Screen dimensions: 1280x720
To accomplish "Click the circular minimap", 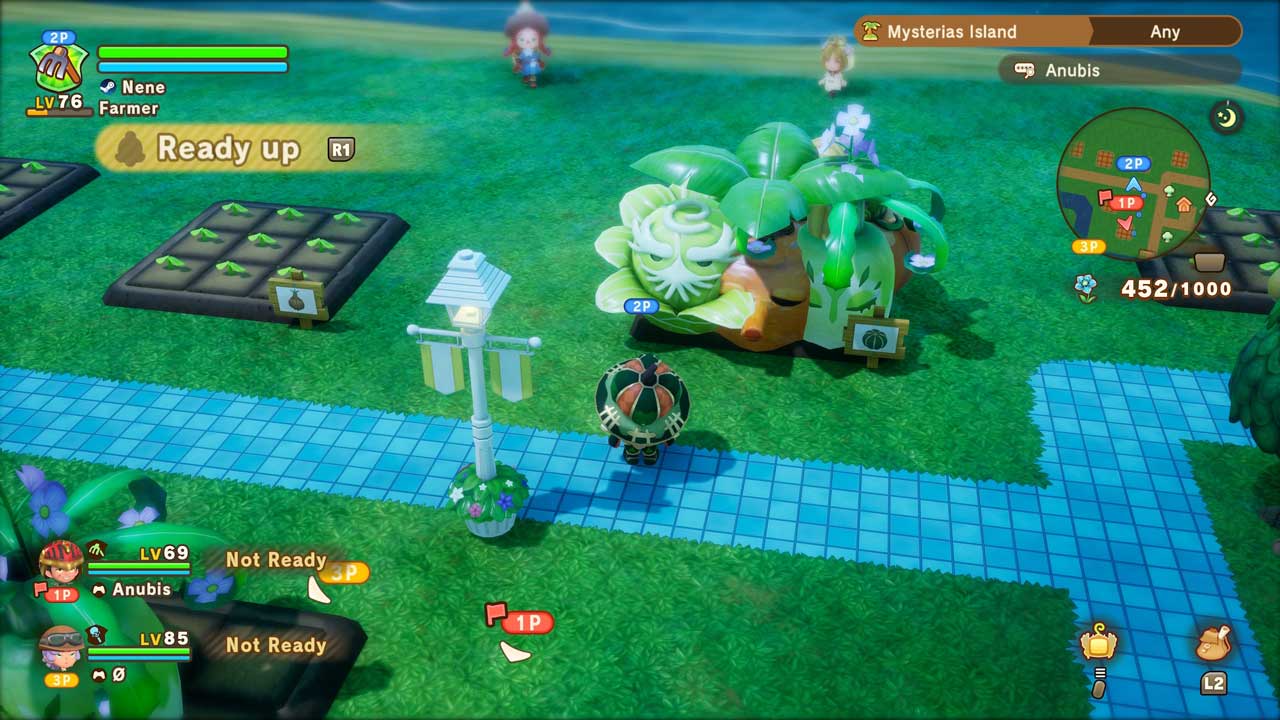I will coord(1132,183).
